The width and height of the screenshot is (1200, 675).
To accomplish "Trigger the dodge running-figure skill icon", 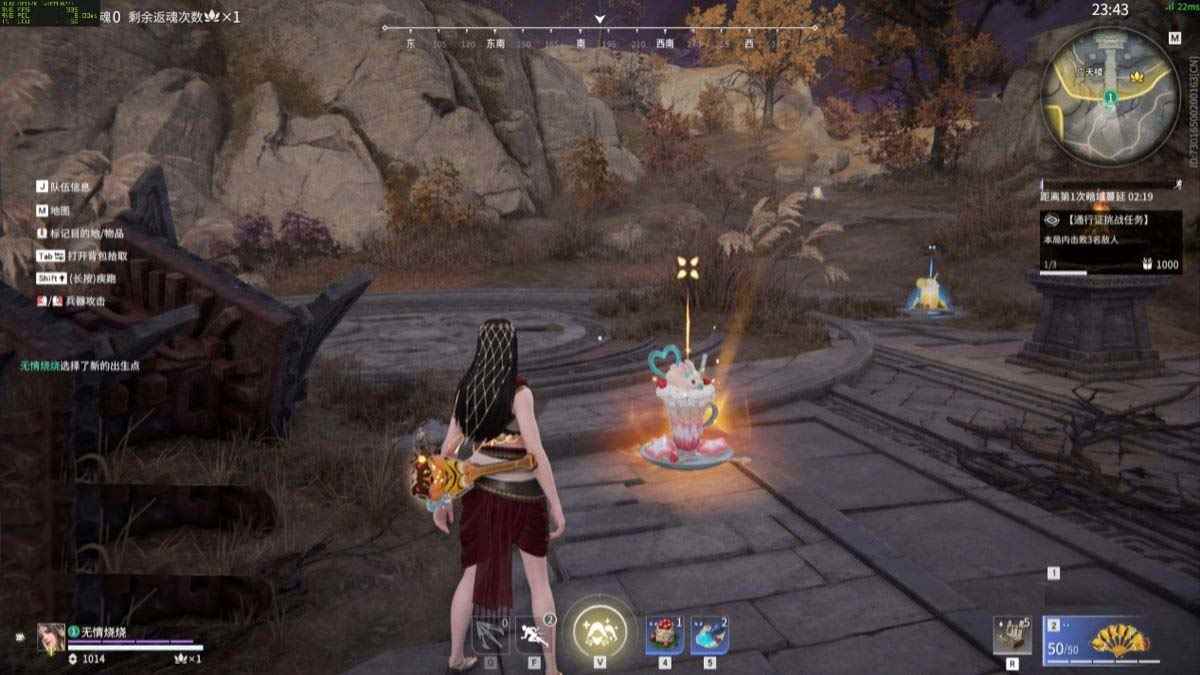I will pos(534,634).
